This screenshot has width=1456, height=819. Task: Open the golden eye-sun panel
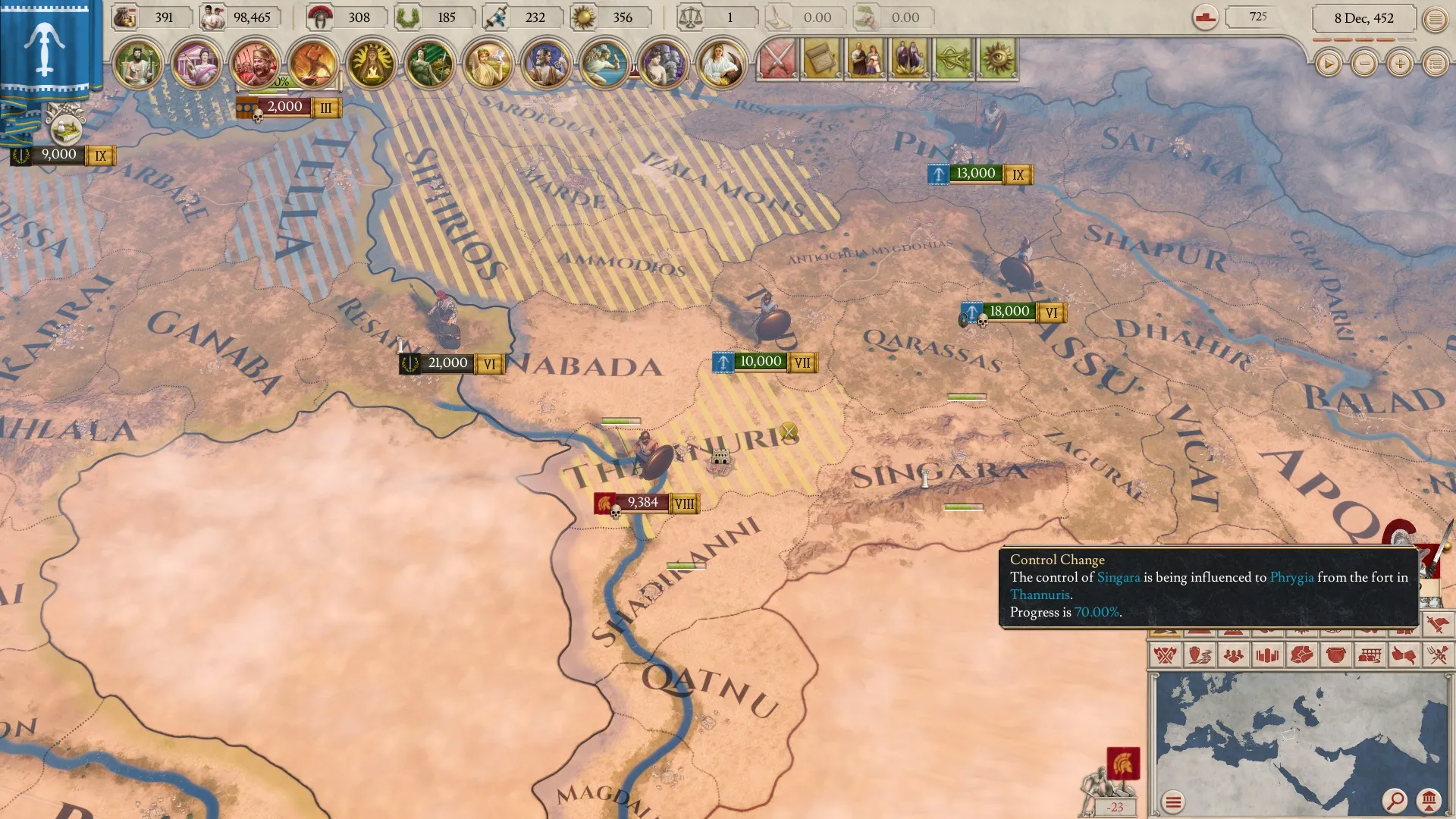pyautogui.click(x=997, y=60)
